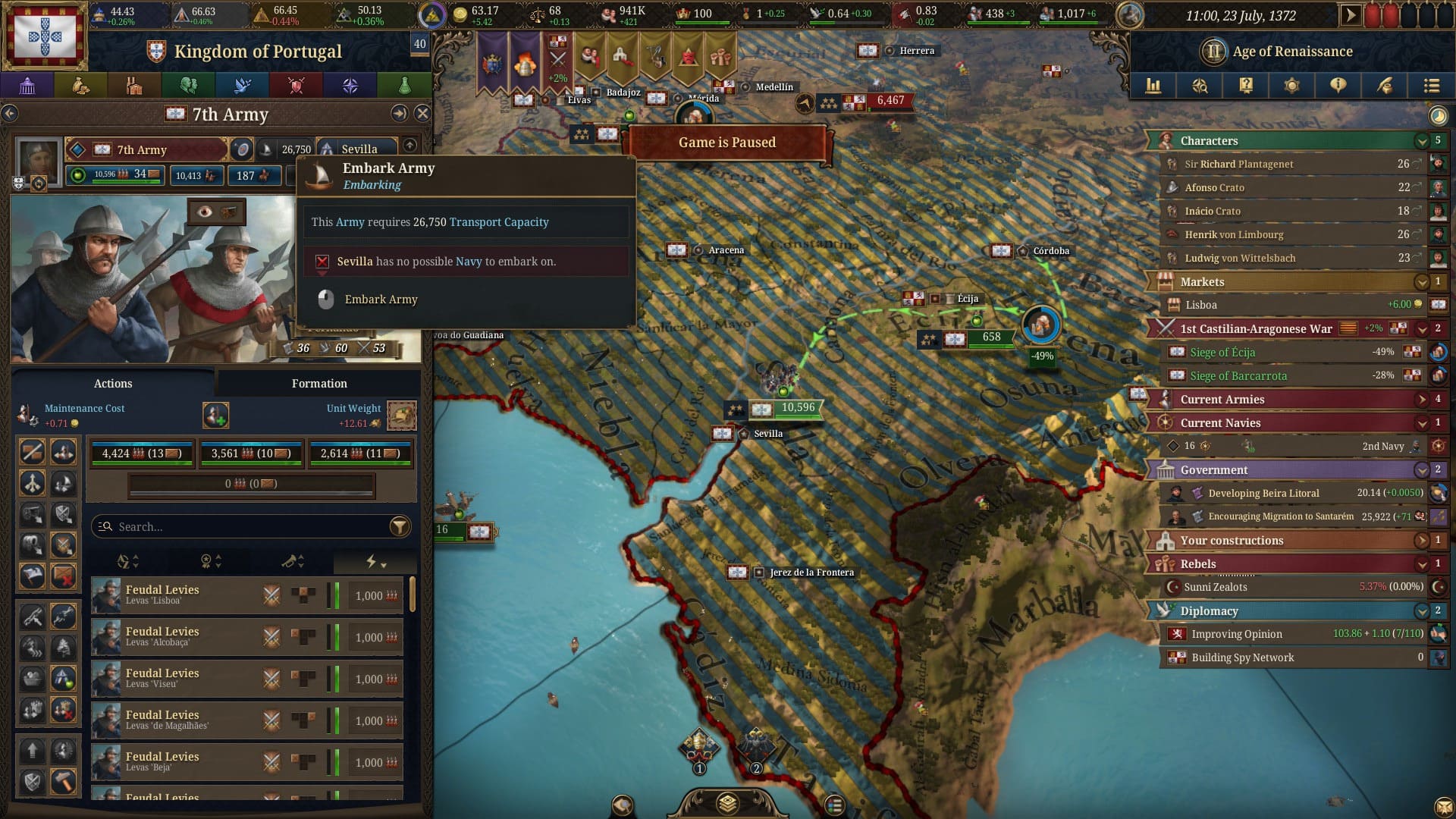1456x819 pixels.
Task: Click the Embark Army button in the dialog
Action: pyautogui.click(x=381, y=299)
